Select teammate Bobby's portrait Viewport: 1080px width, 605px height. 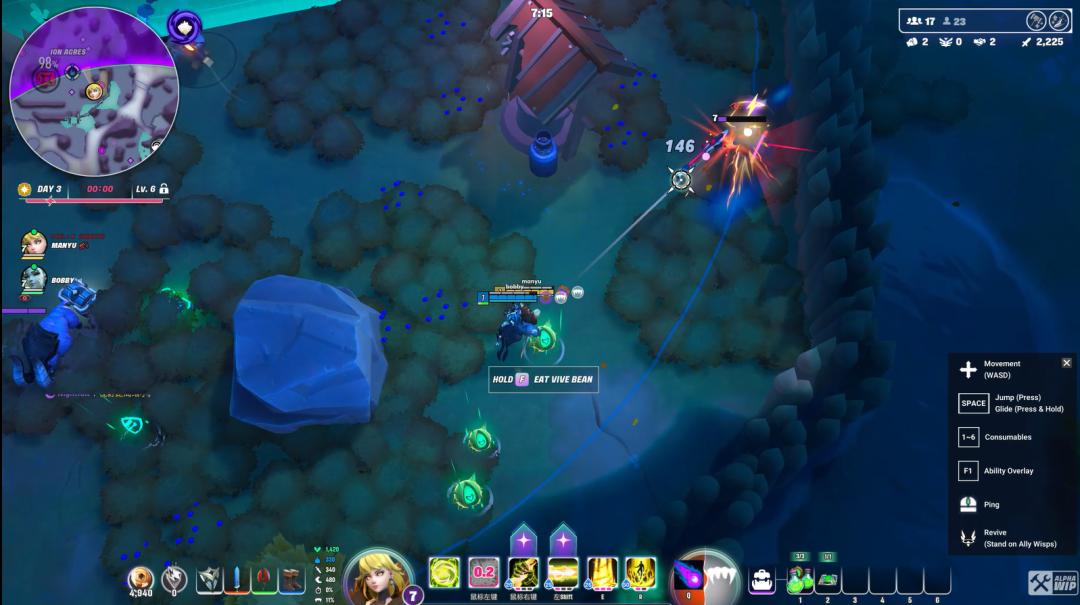coord(33,280)
